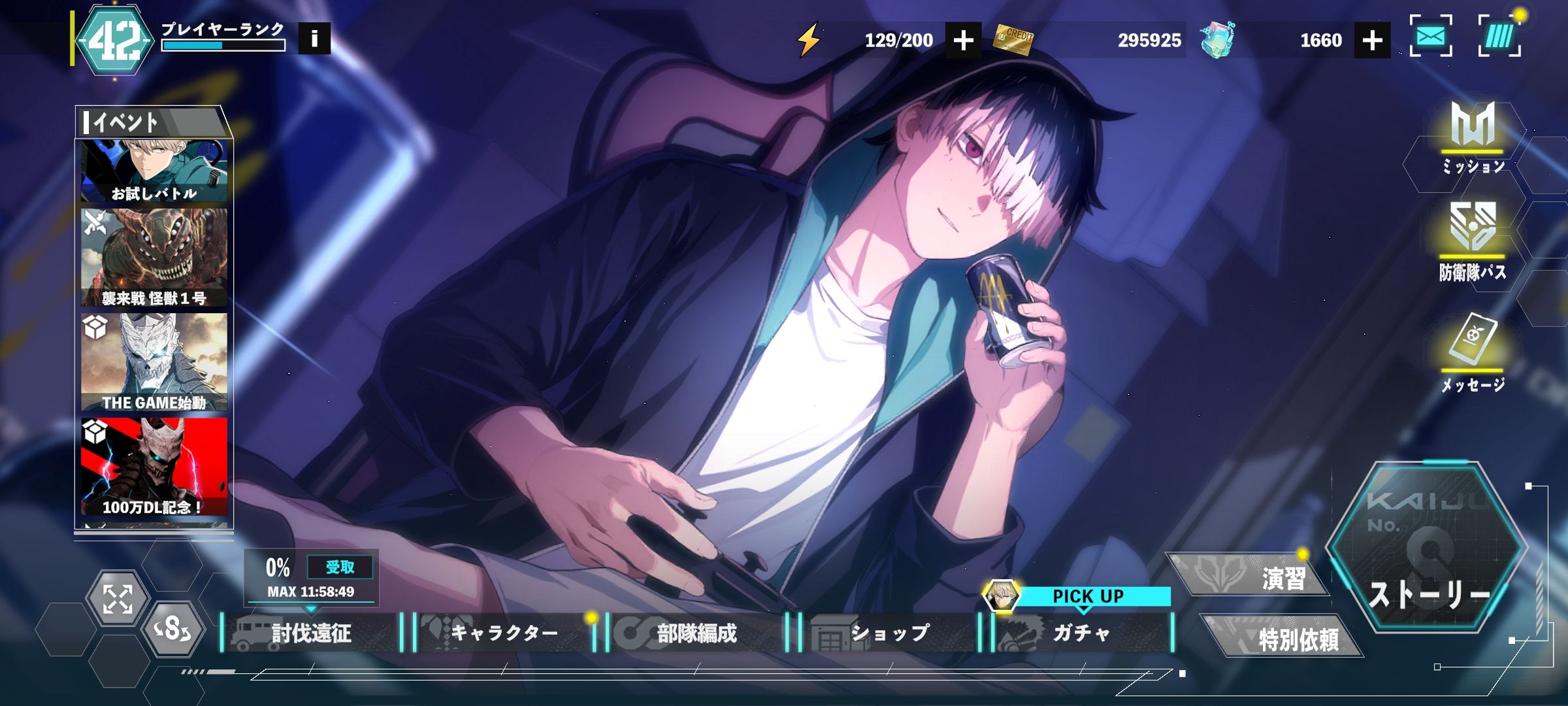
Task: Add stamina with the plus button
Action: [x=963, y=40]
